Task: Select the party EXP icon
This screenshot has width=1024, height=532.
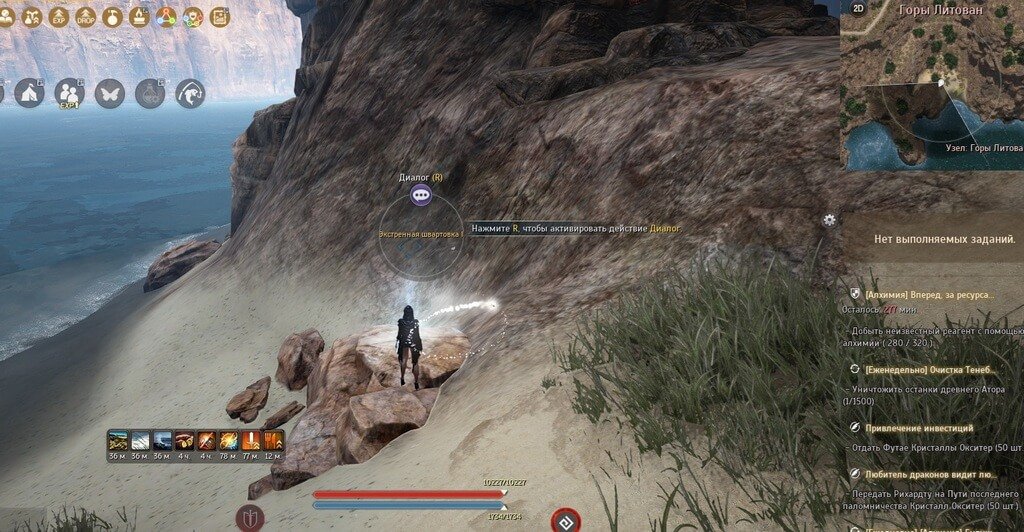Action: 69,94
